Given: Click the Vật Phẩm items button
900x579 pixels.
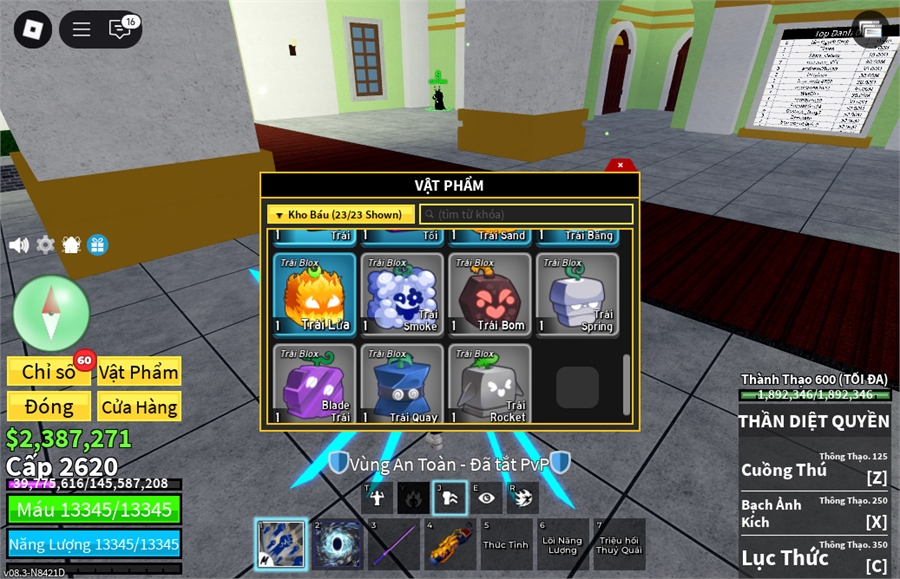Looking at the screenshot, I should [x=139, y=372].
